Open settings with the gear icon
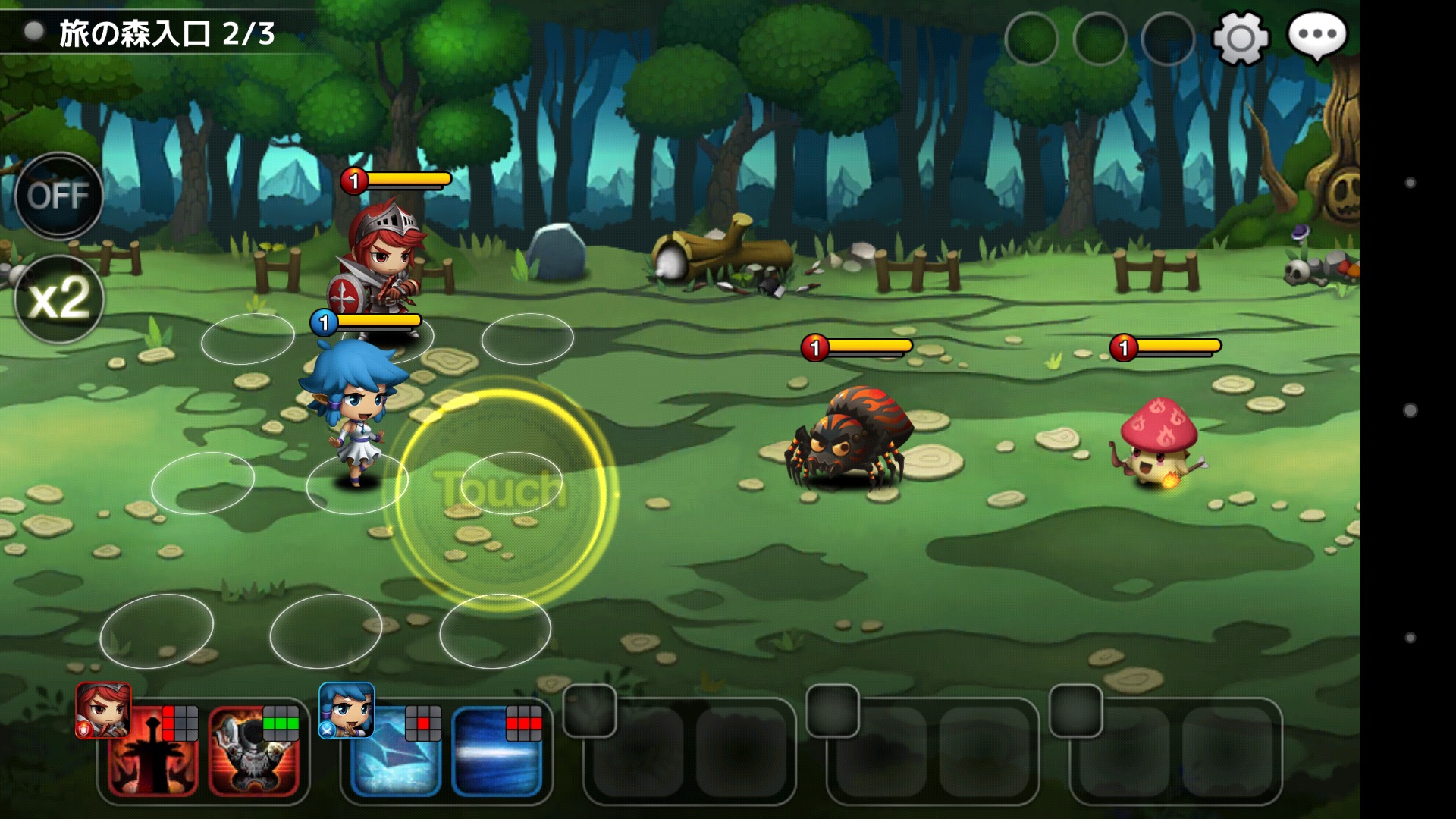This screenshot has height=819, width=1456. [1241, 37]
